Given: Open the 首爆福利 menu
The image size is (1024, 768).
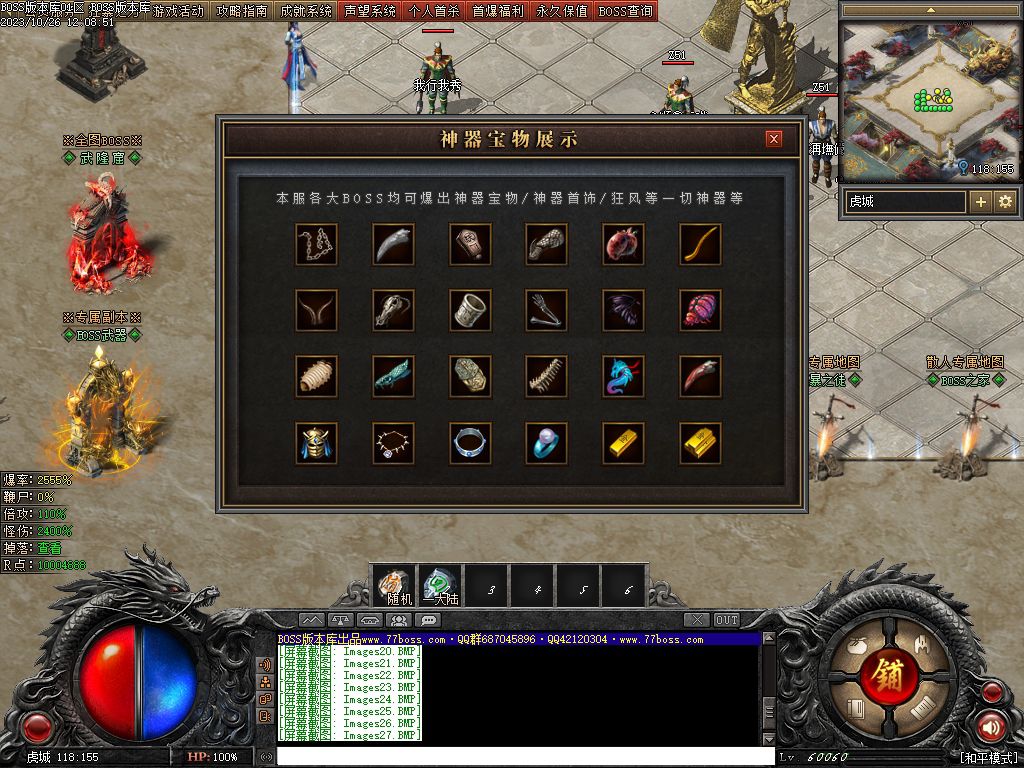Looking at the screenshot, I should pyautogui.click(x=498, y=12).
